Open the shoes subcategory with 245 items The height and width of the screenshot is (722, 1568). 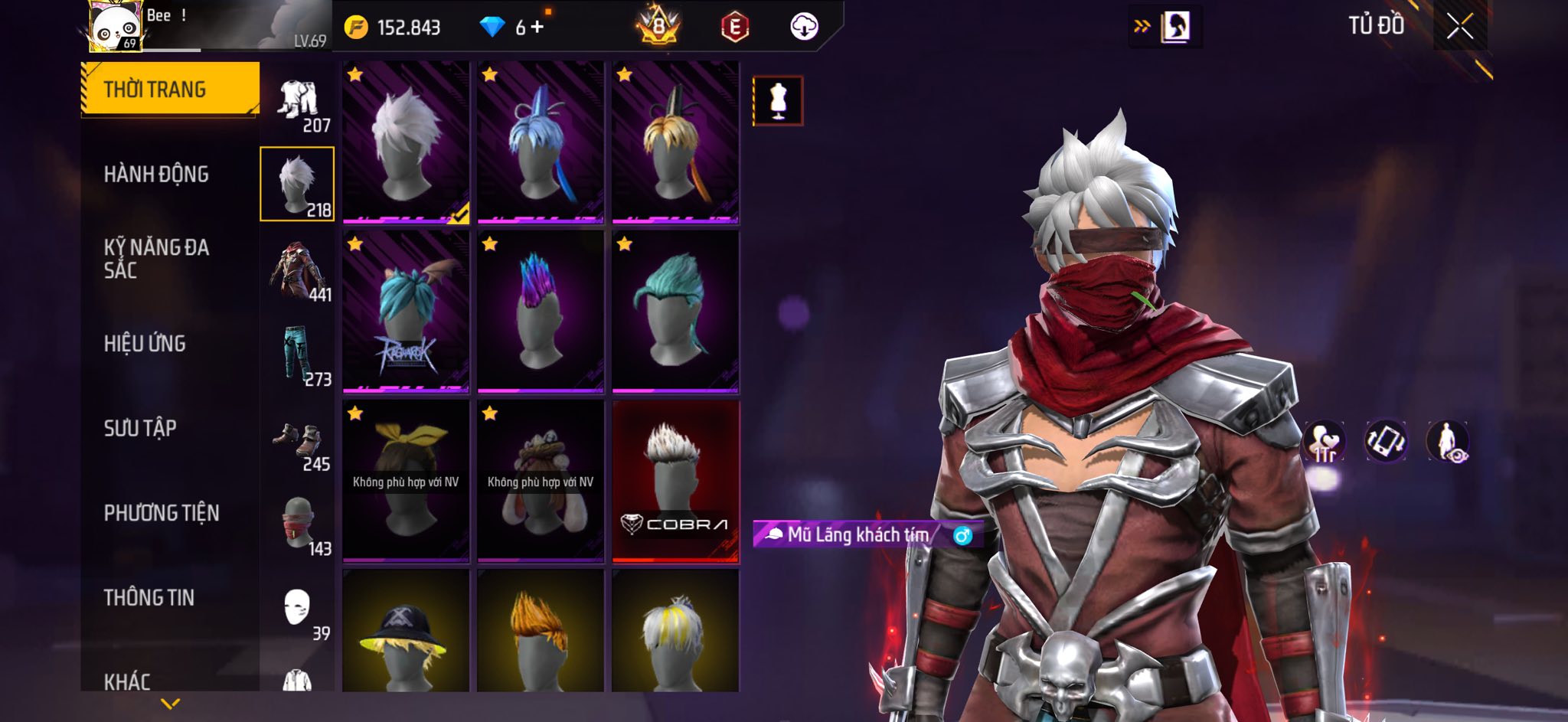[299, 446]
